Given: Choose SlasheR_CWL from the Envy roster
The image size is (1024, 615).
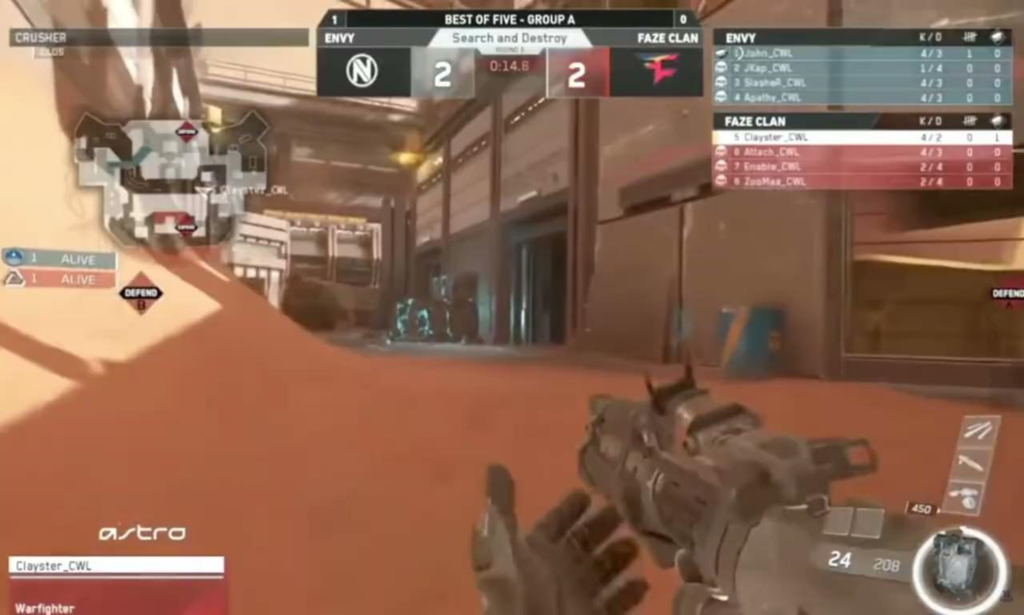Looking at the screenshot, I should pos(858,83).
